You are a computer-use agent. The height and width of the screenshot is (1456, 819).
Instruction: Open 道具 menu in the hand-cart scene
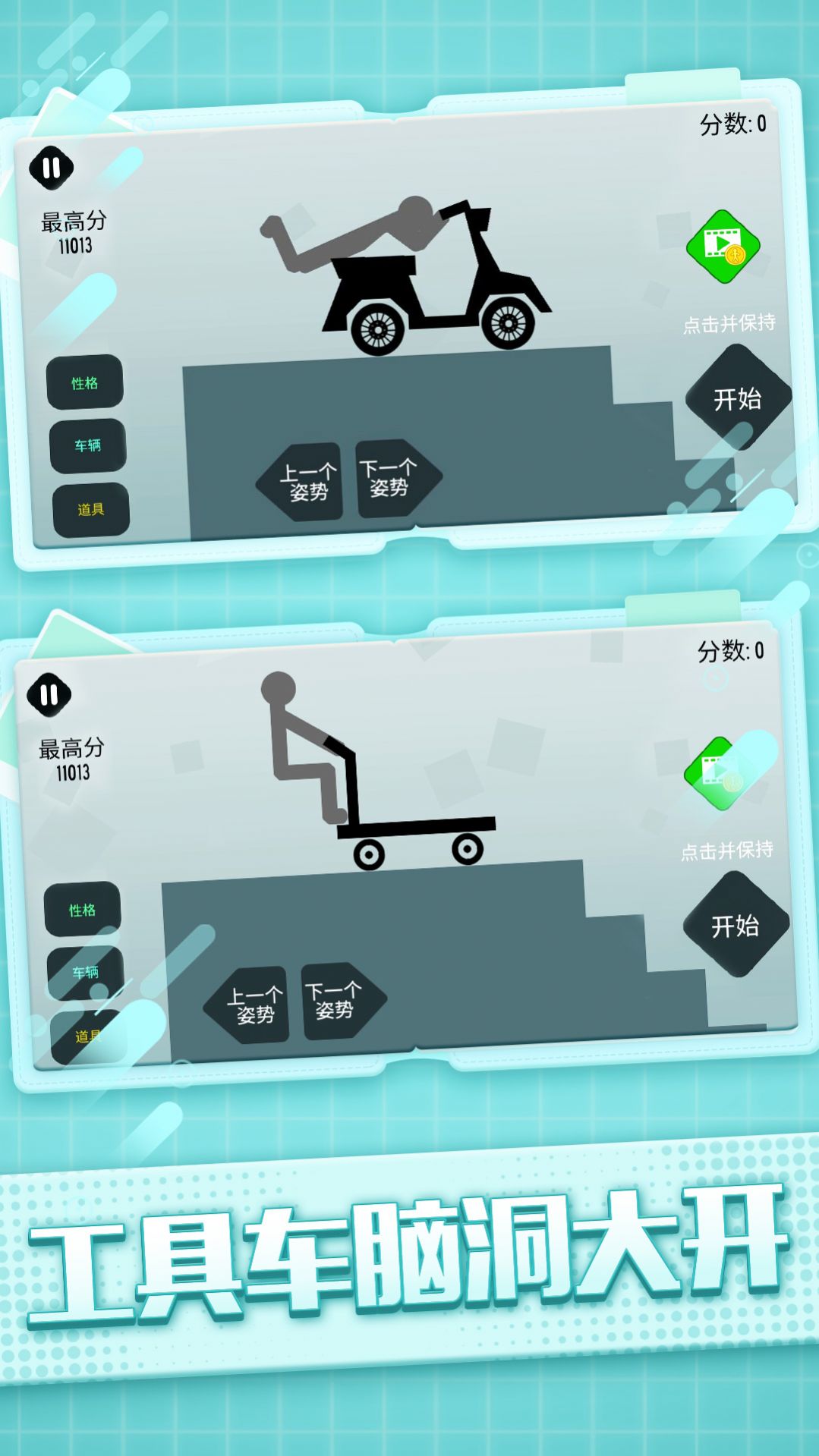pyautogui.click(x=88, y=1036)
